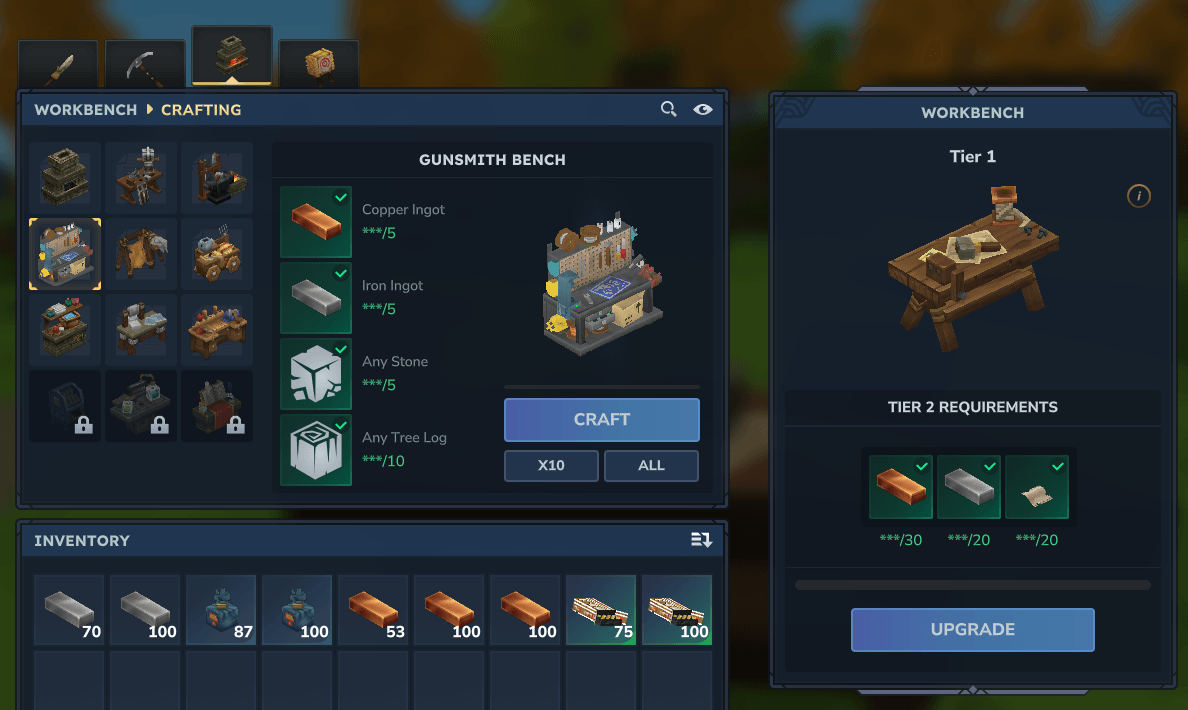Choose the X10 craft quantity button

click(x=551, y=465)
